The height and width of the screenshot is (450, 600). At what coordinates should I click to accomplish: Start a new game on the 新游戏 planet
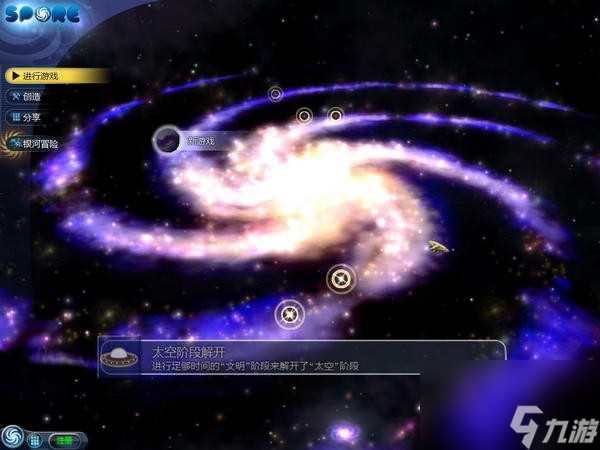pyautogui.click(x=168, y=141)
